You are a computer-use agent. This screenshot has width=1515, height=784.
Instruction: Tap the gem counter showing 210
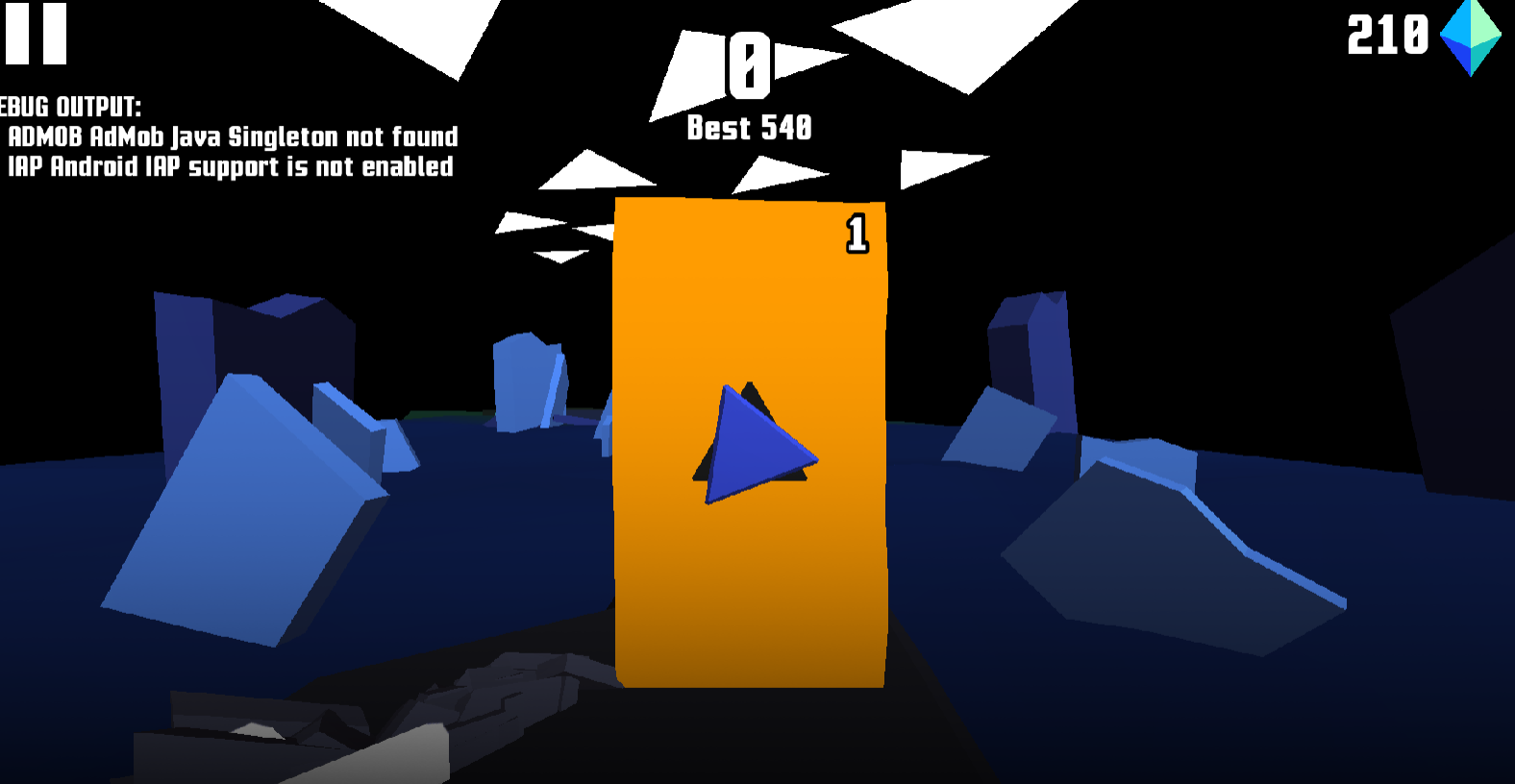(1385, 34)
